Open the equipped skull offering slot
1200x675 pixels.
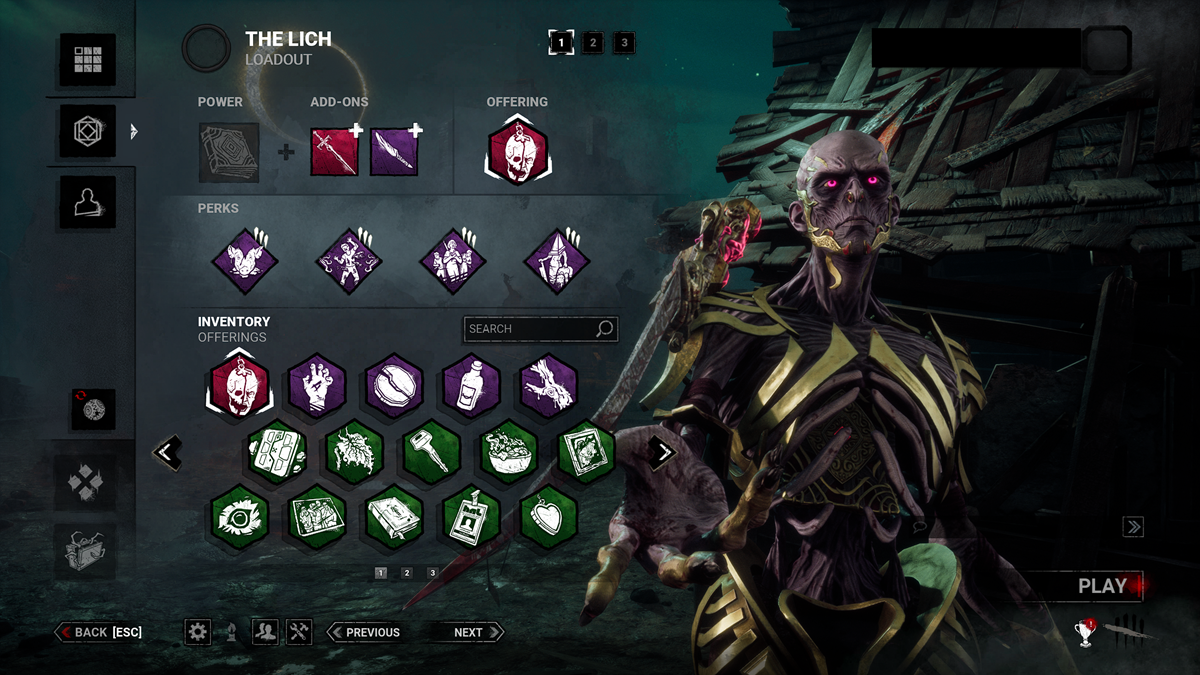click(x=517, y=153)
